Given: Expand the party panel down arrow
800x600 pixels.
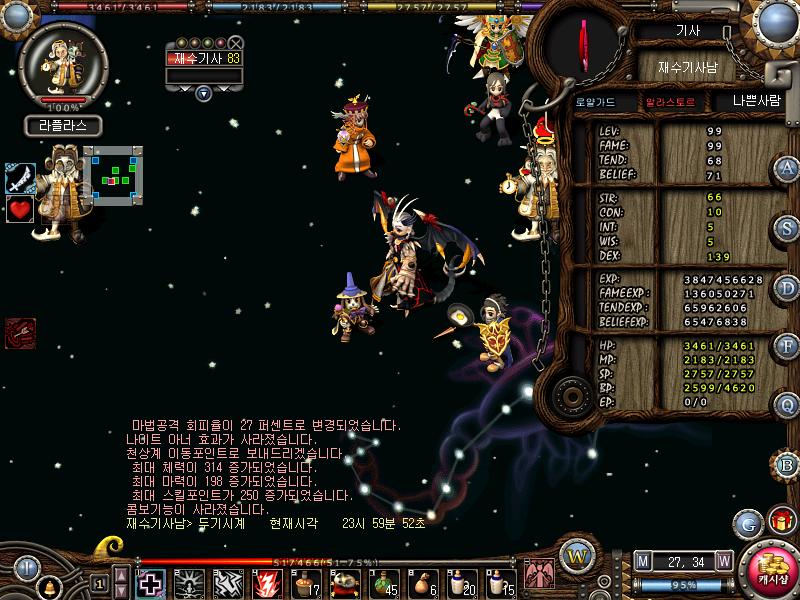Looking at the screenshot, I should [204, 93].
